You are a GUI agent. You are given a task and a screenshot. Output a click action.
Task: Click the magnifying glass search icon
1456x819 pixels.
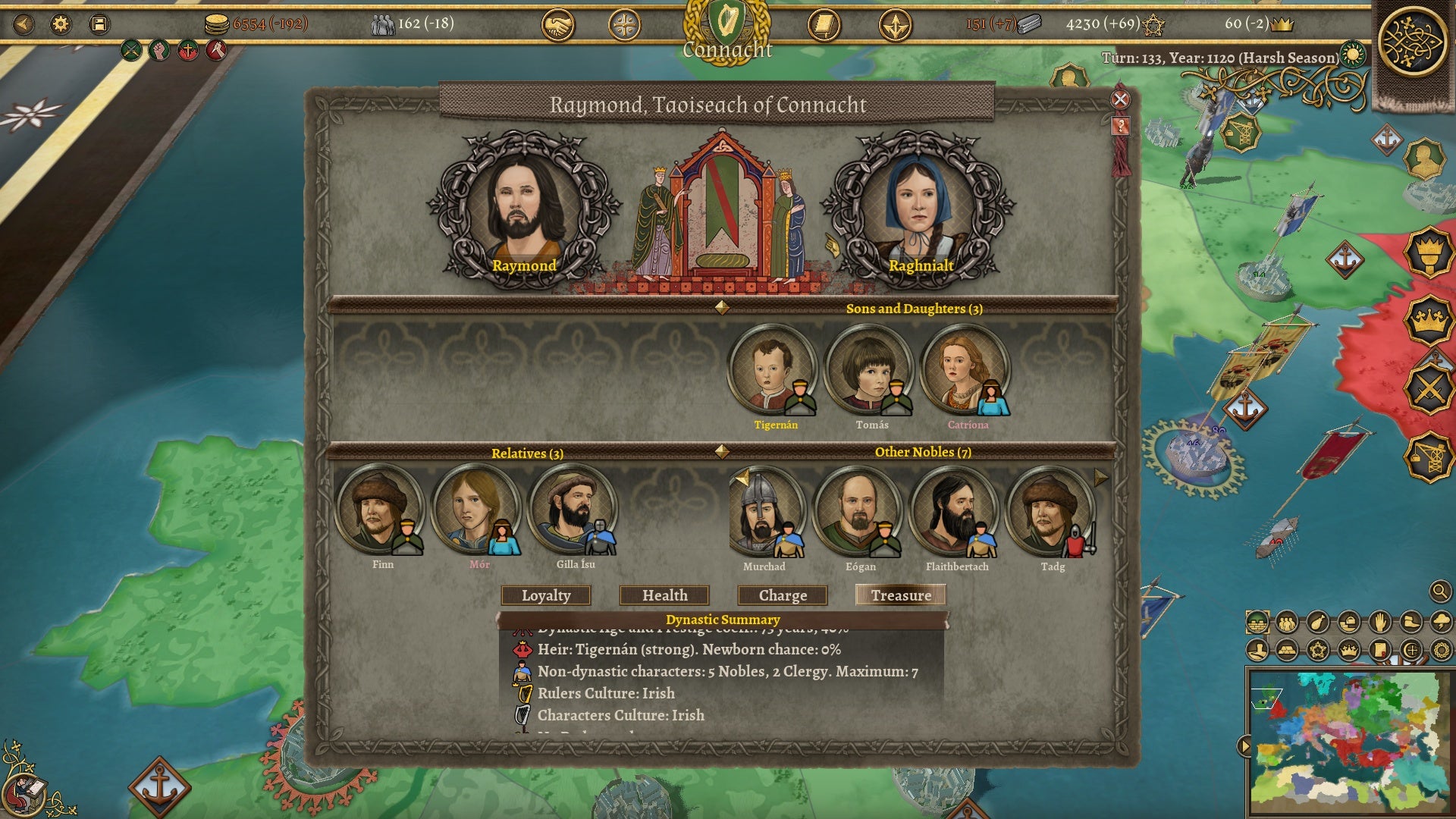coord(1439,591)
